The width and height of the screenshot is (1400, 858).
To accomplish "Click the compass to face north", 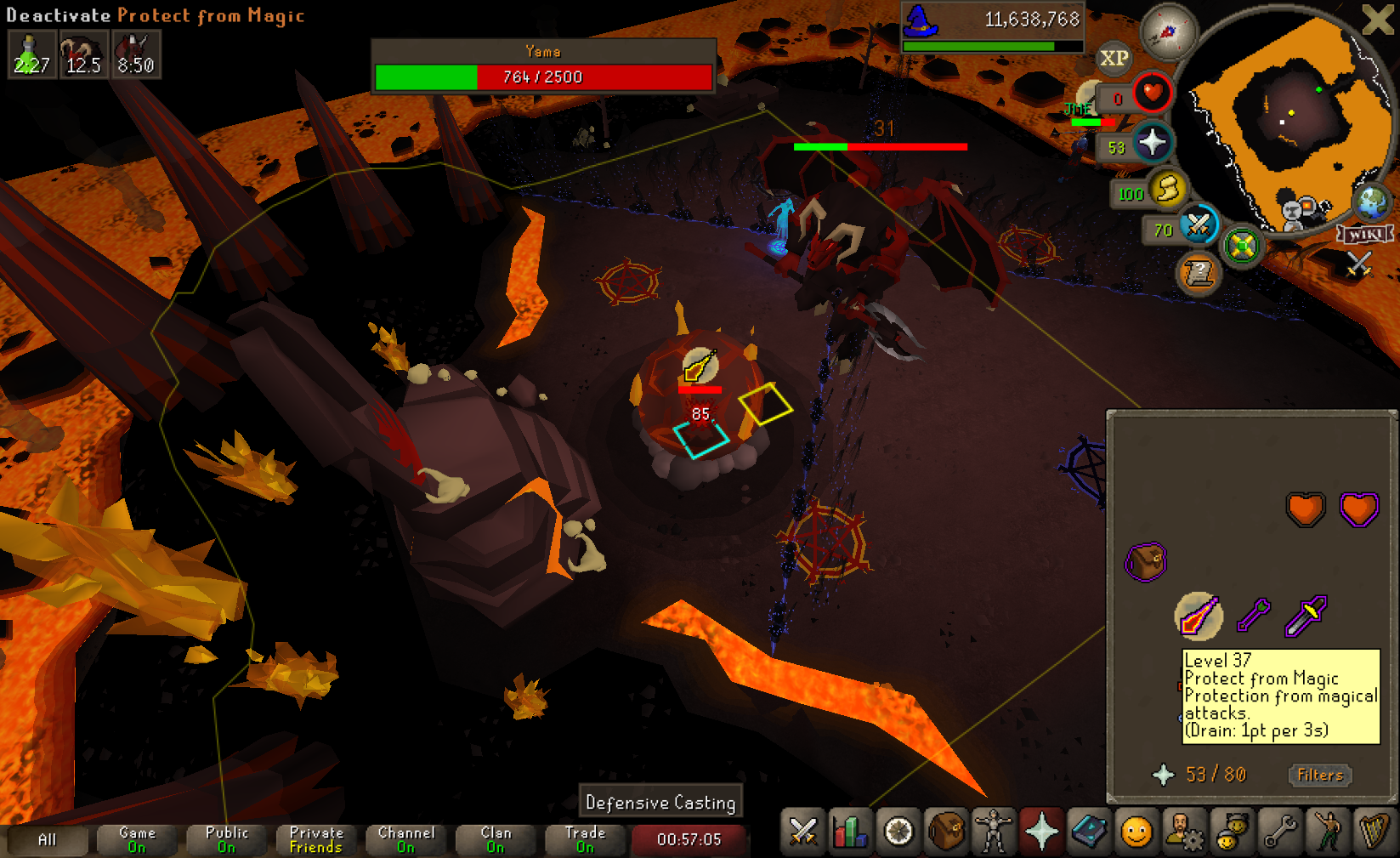I will [1168, 32].
